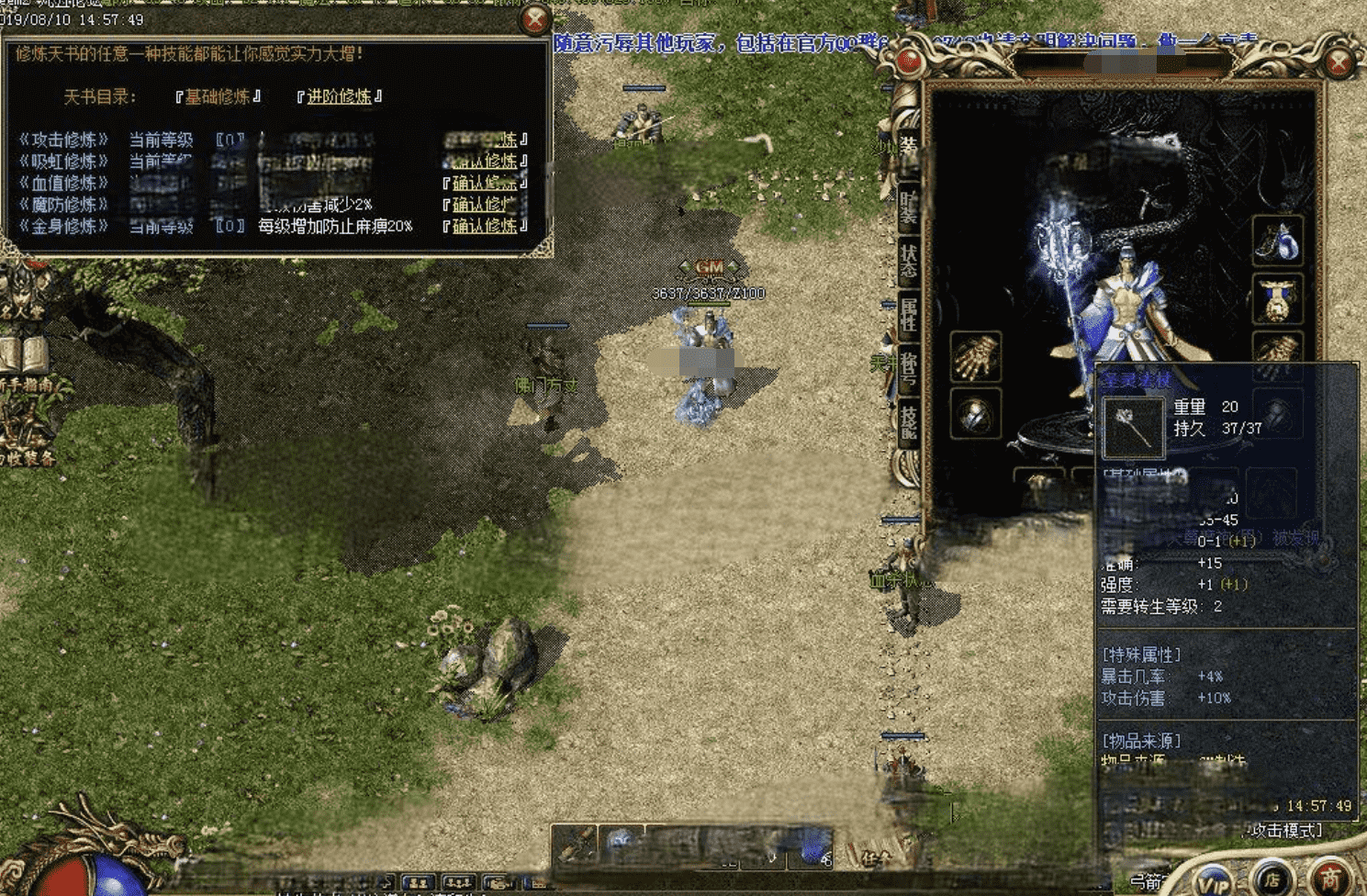This screenshot has width=1367, height=896.
Task: Open the VIP menu button
Action: click(1214, 879)
